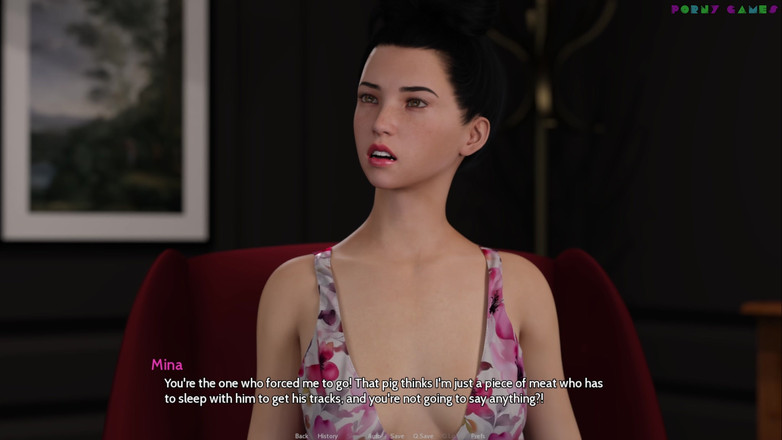Open the dialogue History log
The height and width of the screenshot is (440, 782).
coord(328,436)
